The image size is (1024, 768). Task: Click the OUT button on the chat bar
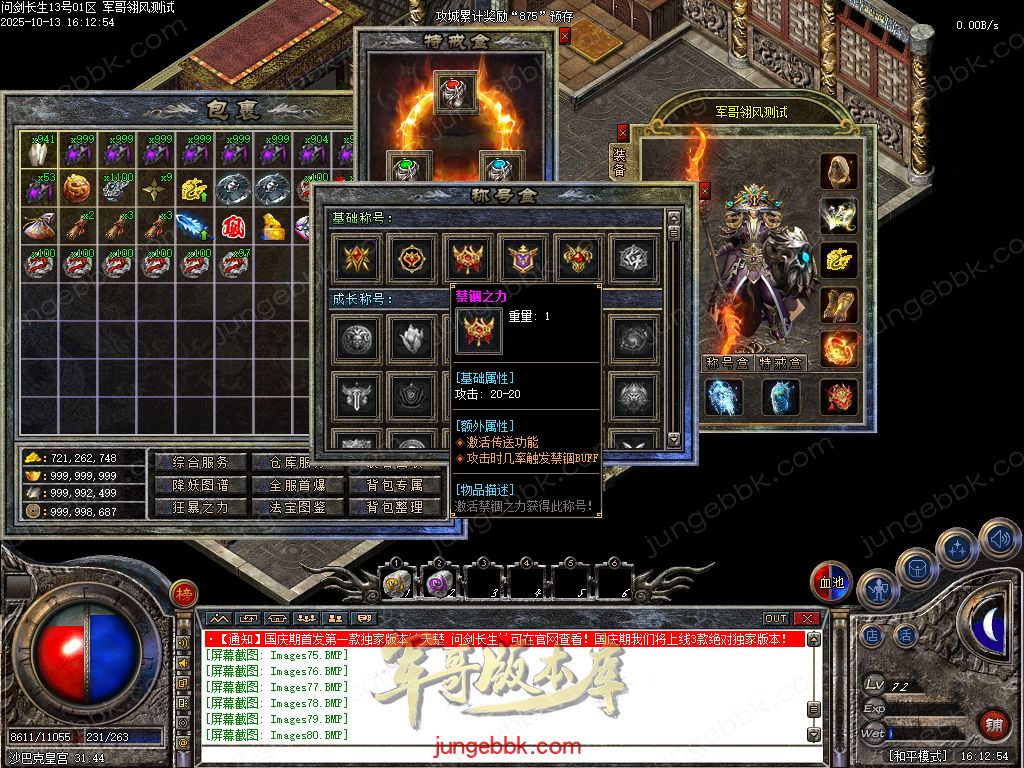776,619
